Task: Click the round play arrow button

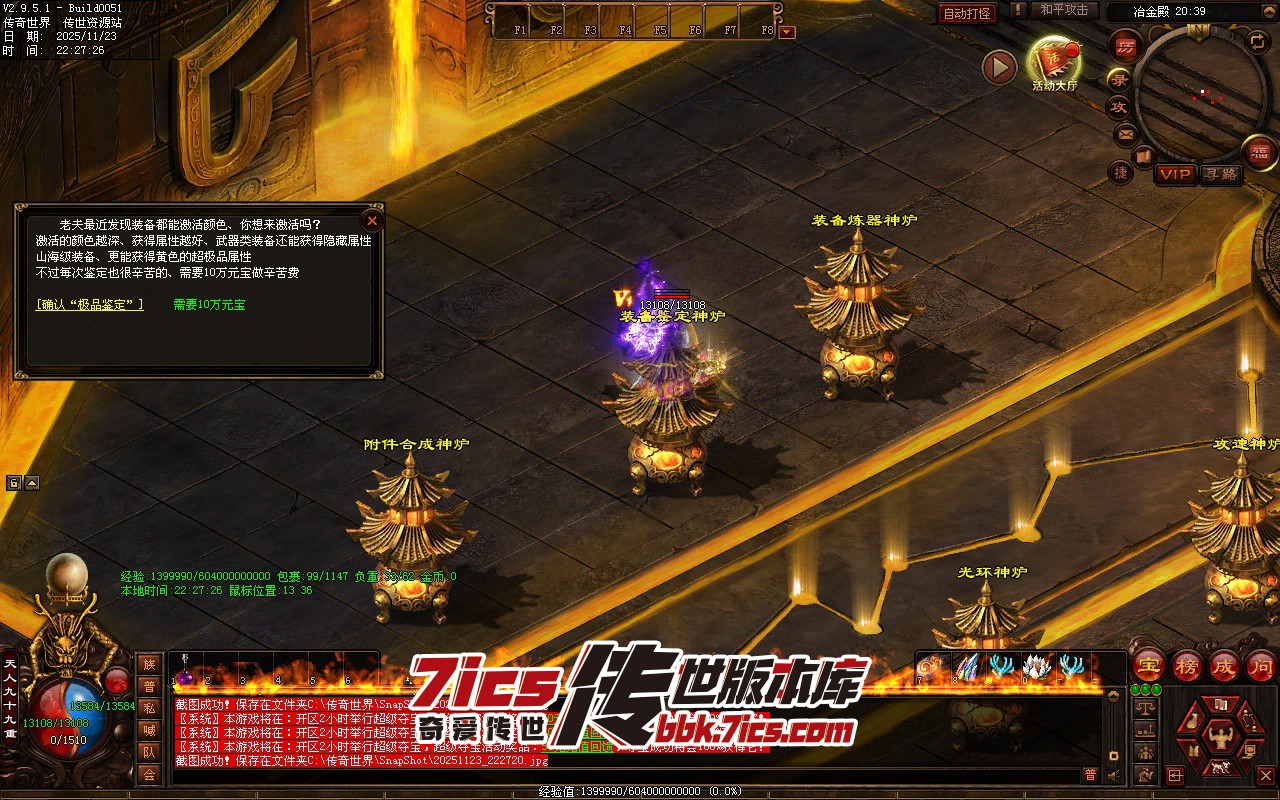Action: tap(999, 67)
